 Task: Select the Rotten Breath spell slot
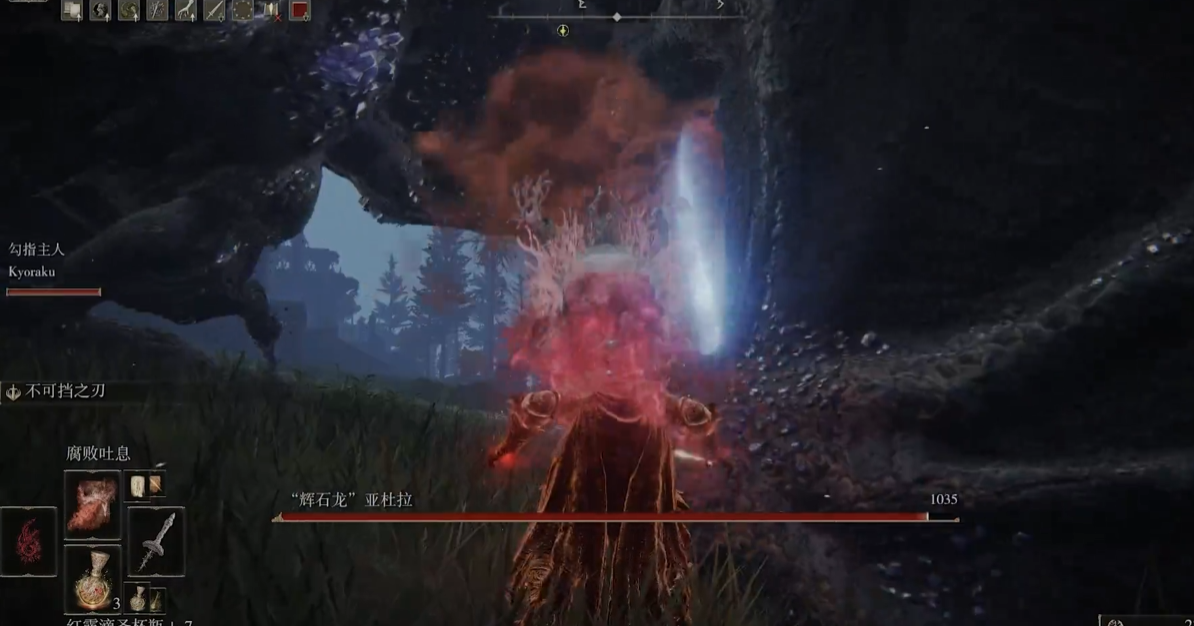pyautogui.click(x=92, y=505)
